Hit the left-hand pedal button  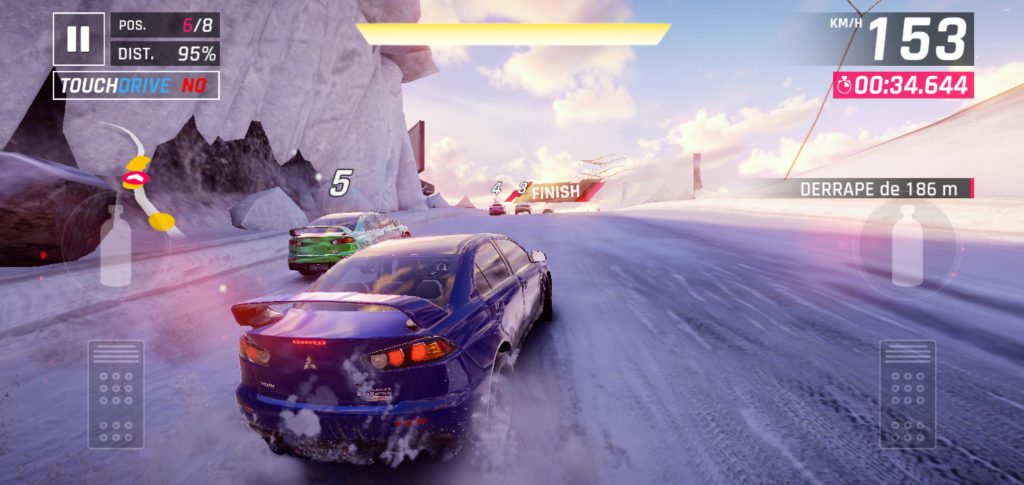tap(116, 394)
